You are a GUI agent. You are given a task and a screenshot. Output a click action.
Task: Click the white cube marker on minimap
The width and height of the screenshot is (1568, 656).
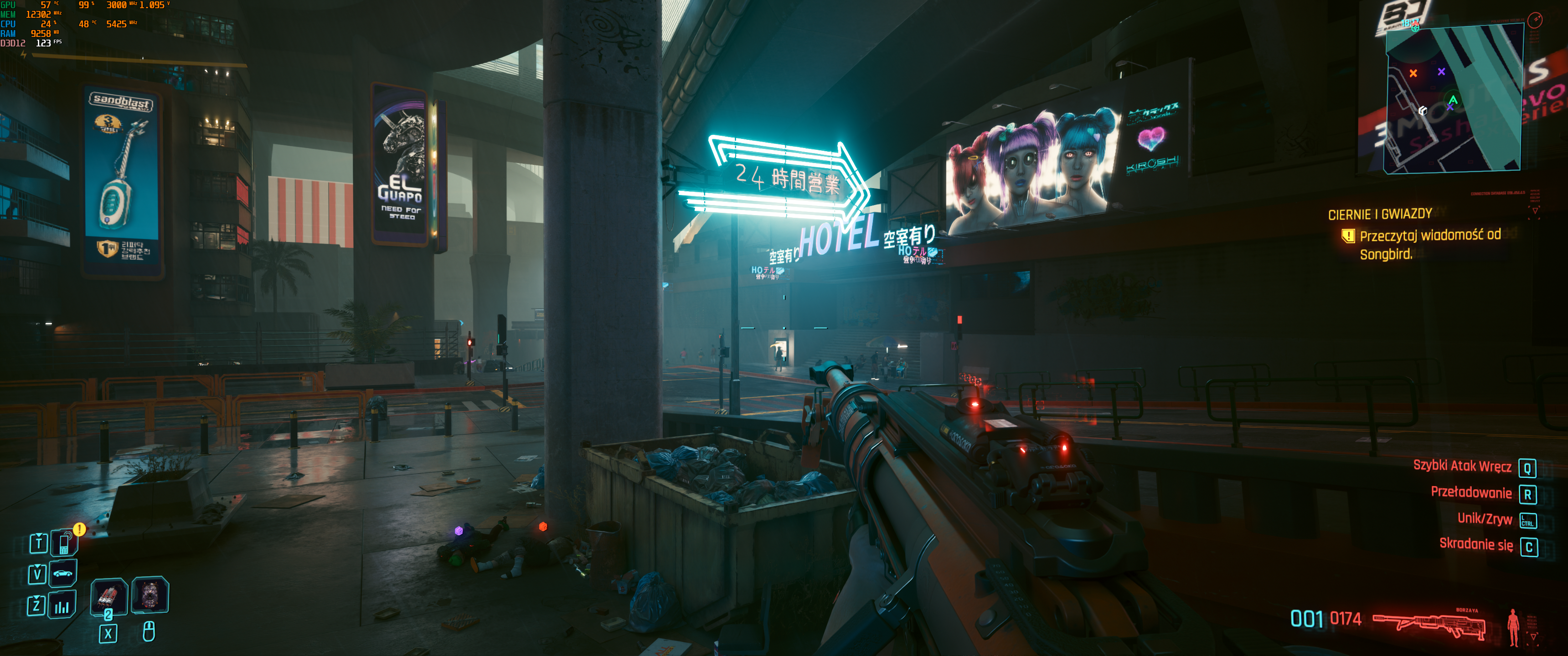(1423, 111)
